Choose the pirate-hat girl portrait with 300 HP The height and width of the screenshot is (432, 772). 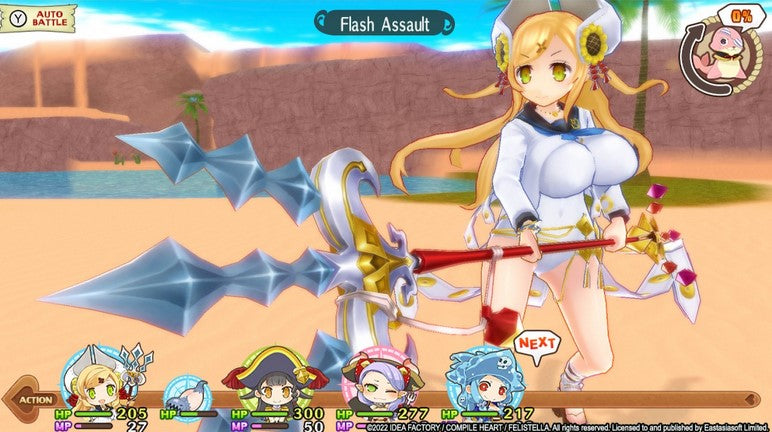[x=274, y=378]
